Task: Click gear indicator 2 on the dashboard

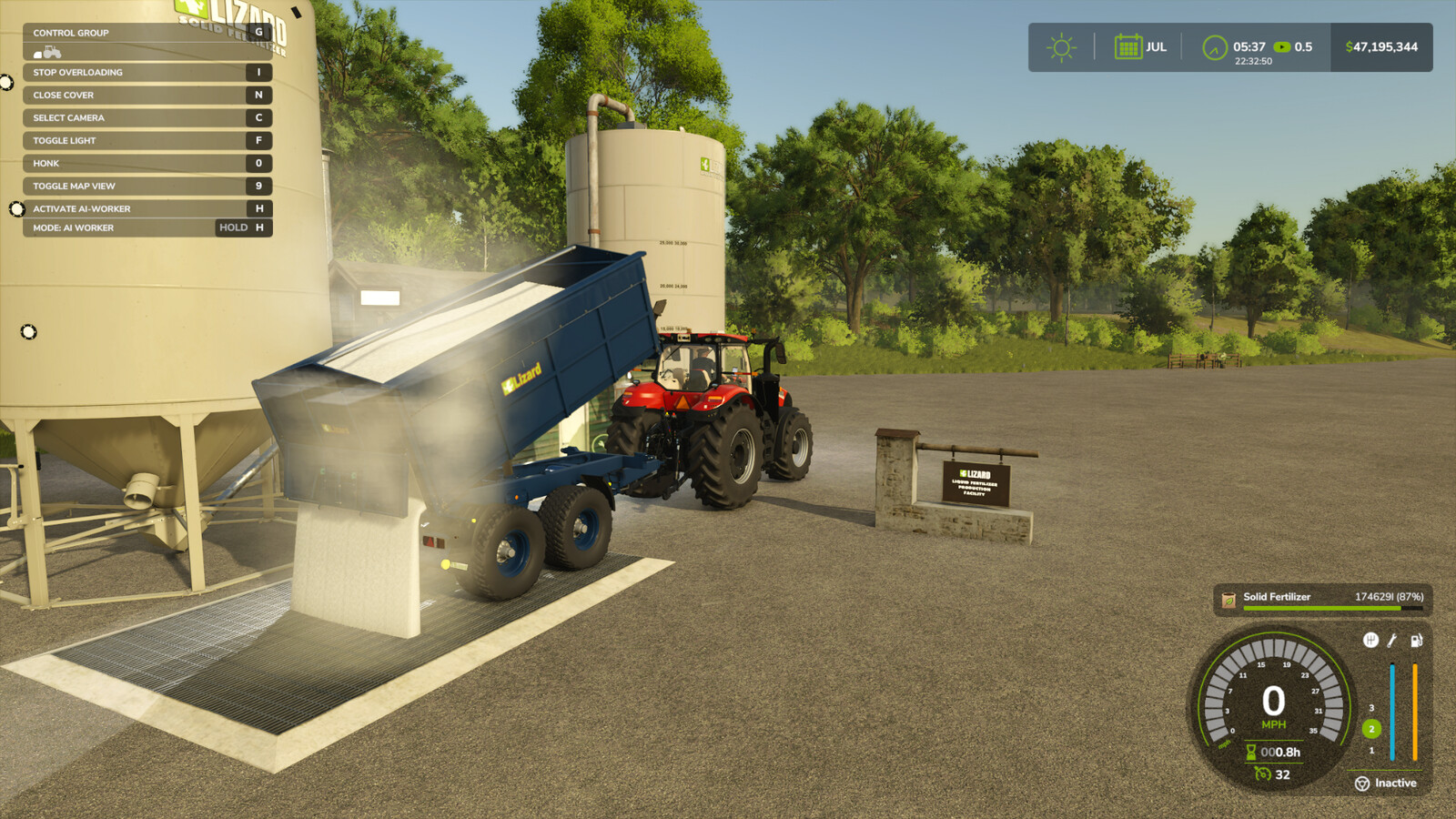Action: 1372,727
